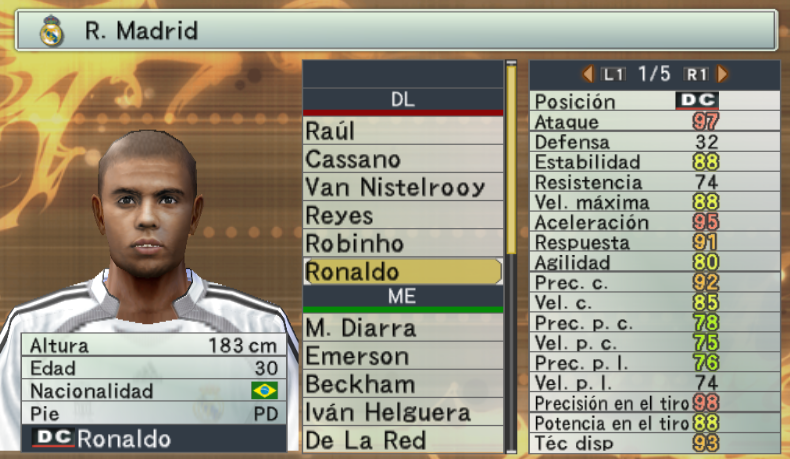Choose Emerson in the player list
790x459 pixels.
[402, 356]
